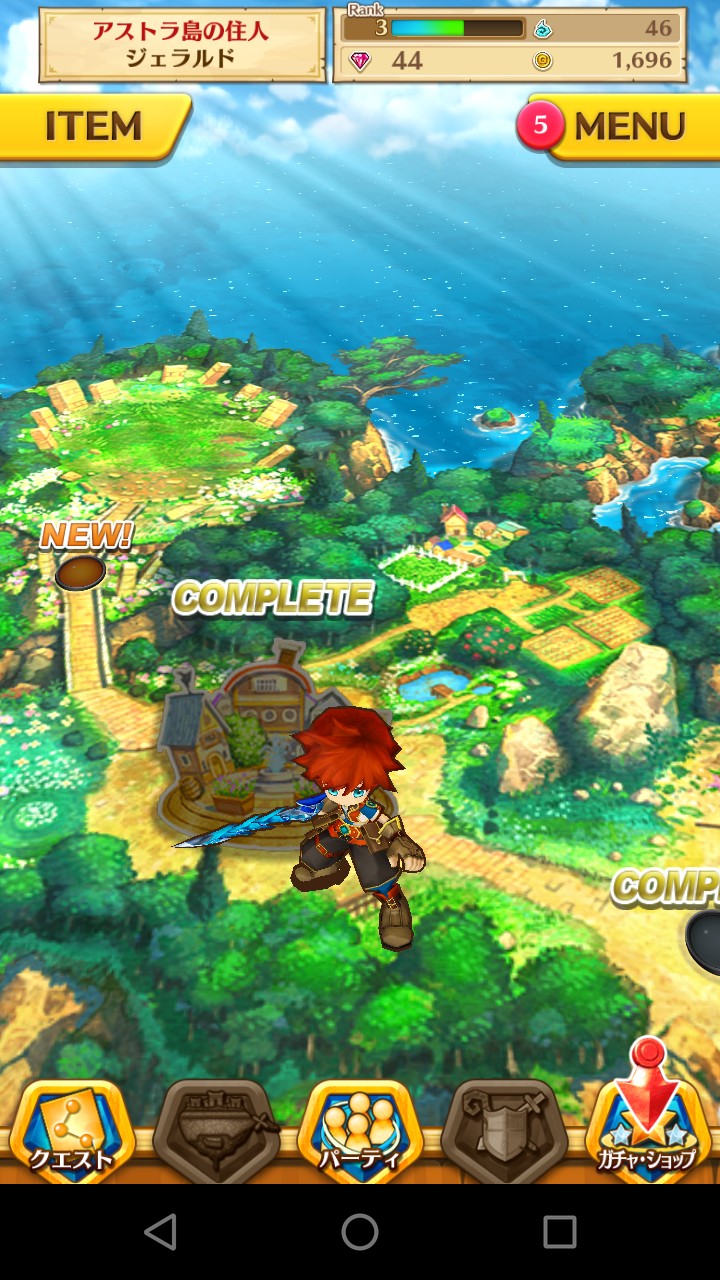Tap the gold coin currency icon
This screenshot has width=720, height=1280.
pyautogui.click(x=542, y=61)
